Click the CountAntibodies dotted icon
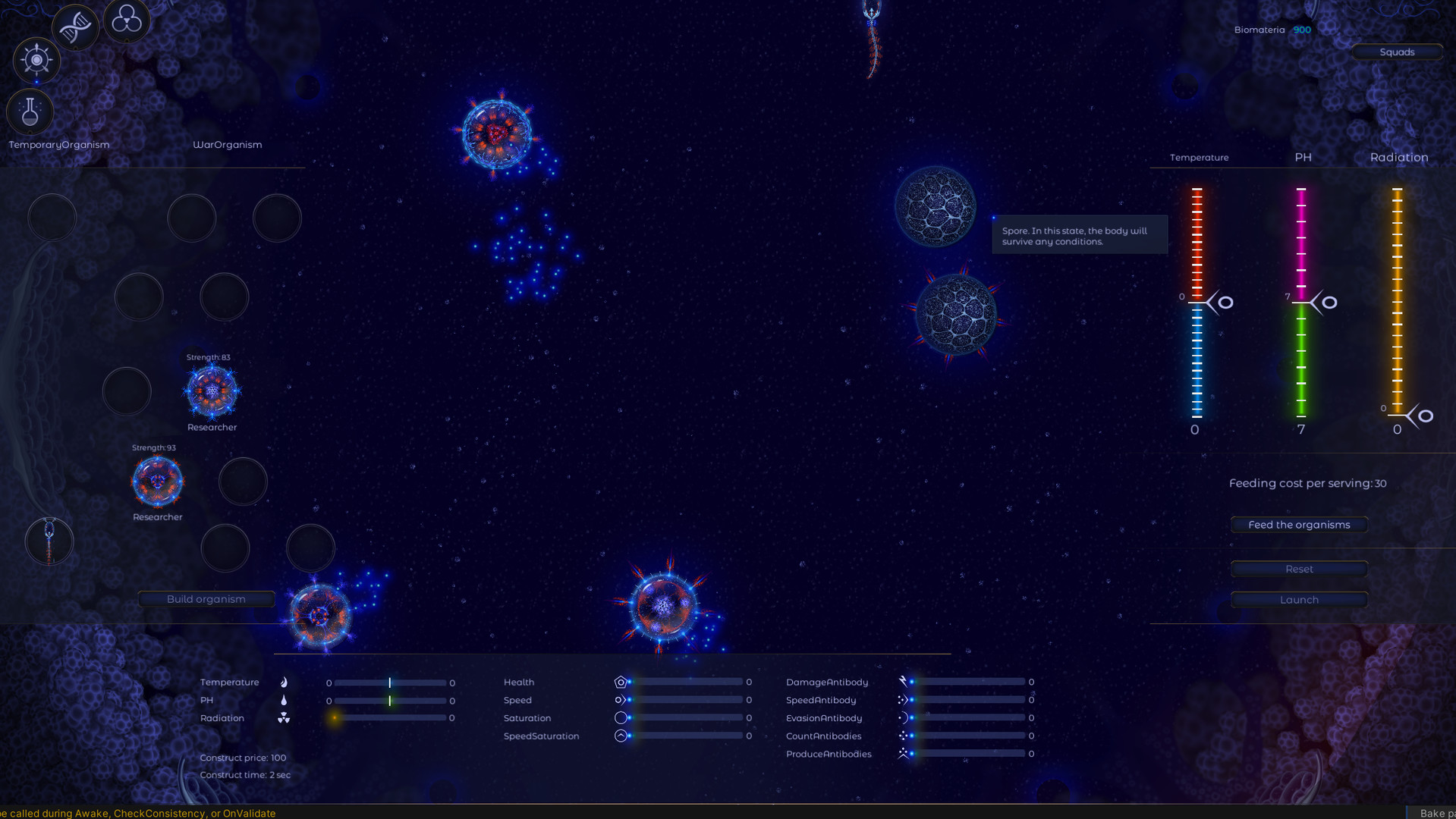The width and height of the screenshot is (1456, 819). click(x=904, y=736)
